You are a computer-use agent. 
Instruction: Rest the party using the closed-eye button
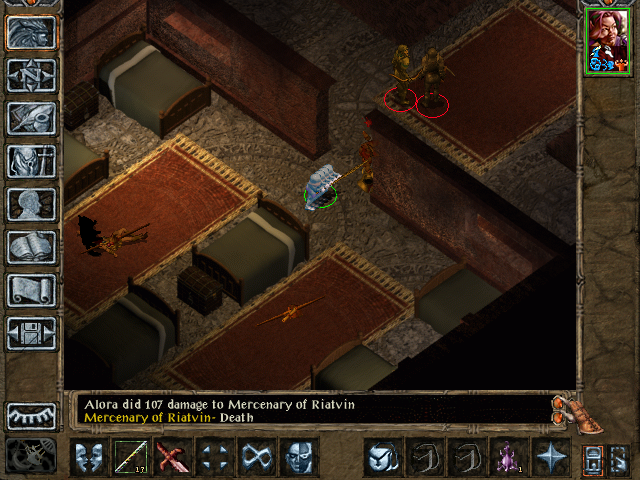point(32,415)
